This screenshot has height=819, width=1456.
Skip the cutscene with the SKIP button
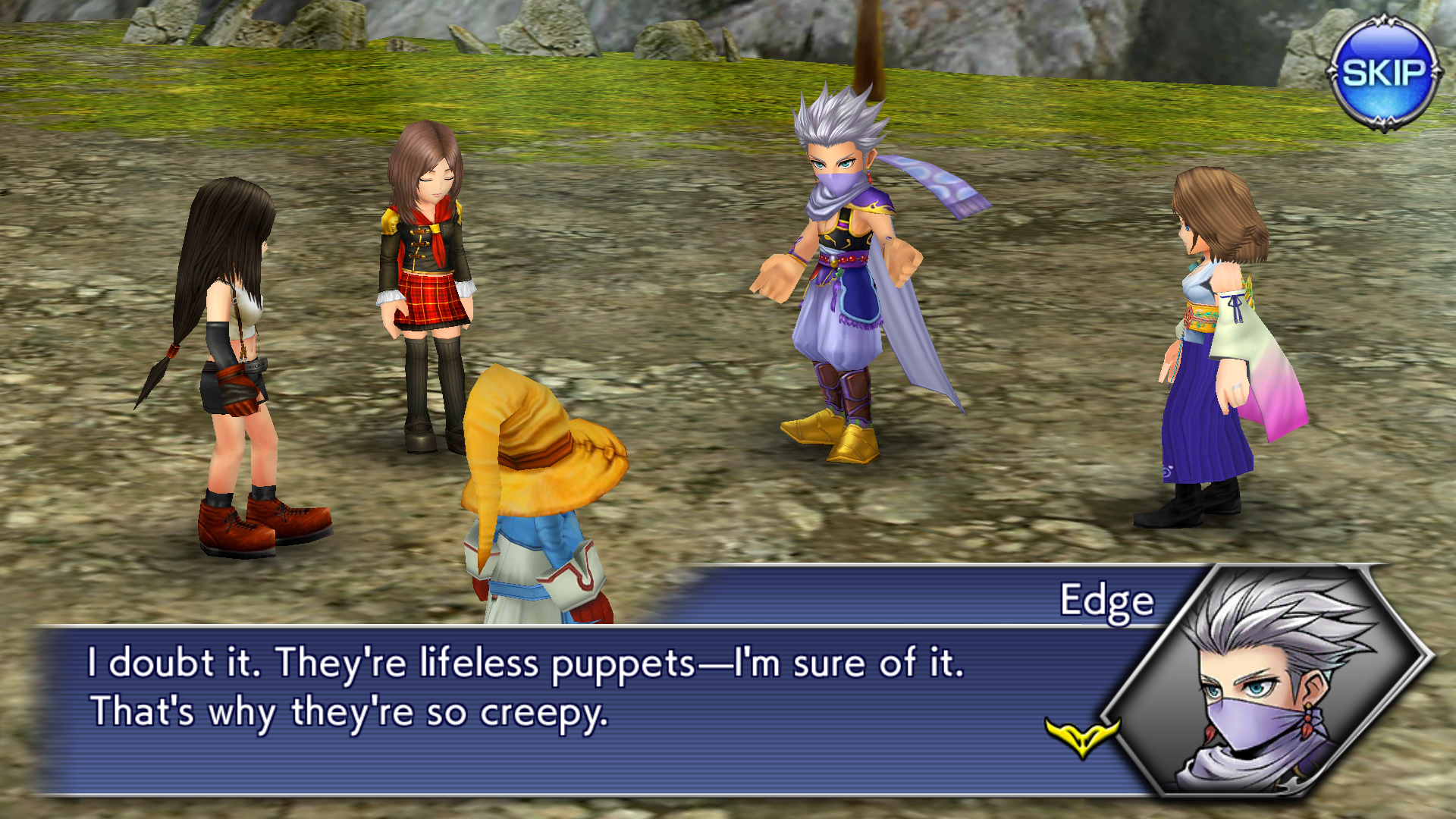[x=1383, y=73]
